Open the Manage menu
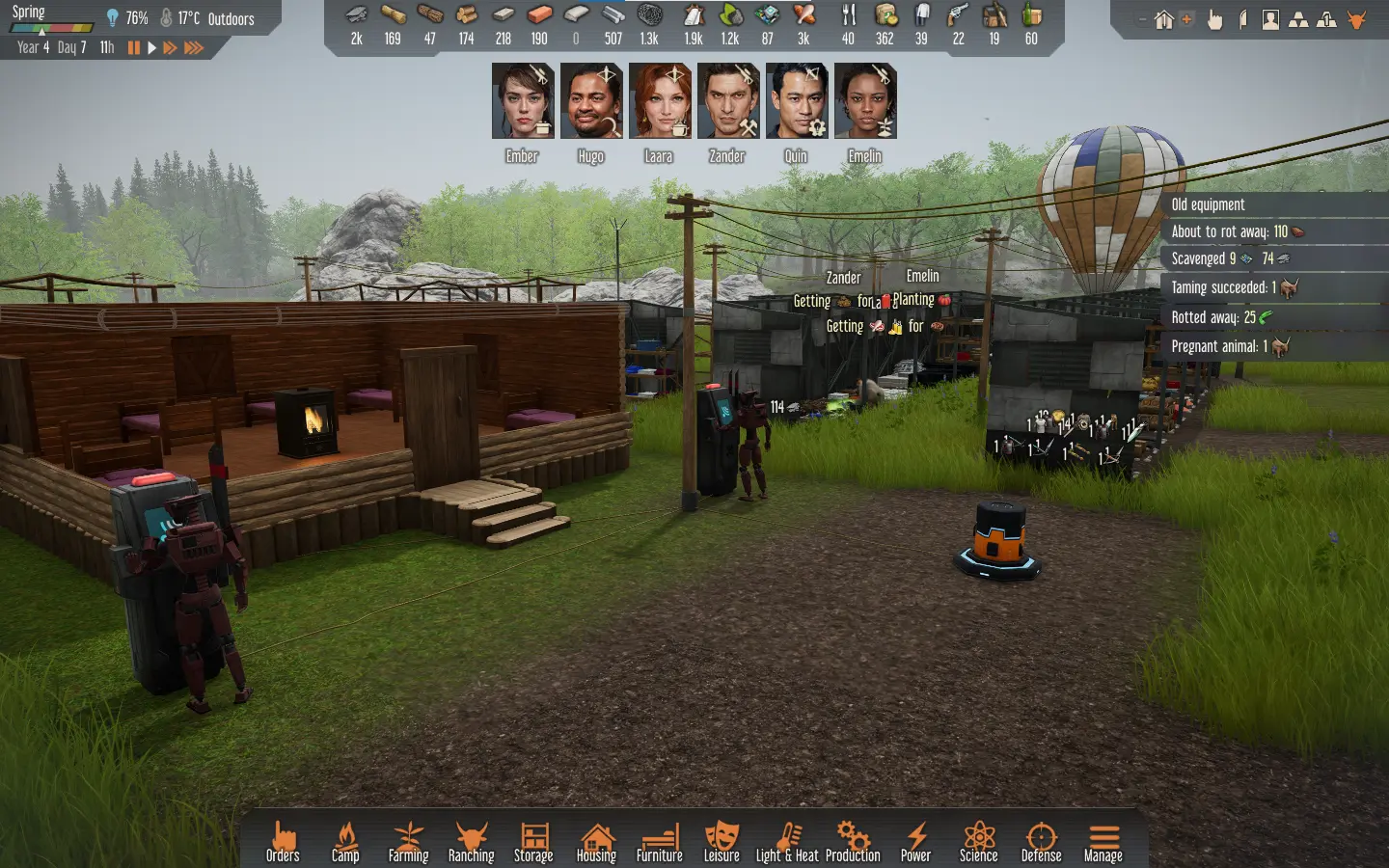The width and height of the screenshot is (1389, 868). pyautogui.click(x=1103, y=841)
